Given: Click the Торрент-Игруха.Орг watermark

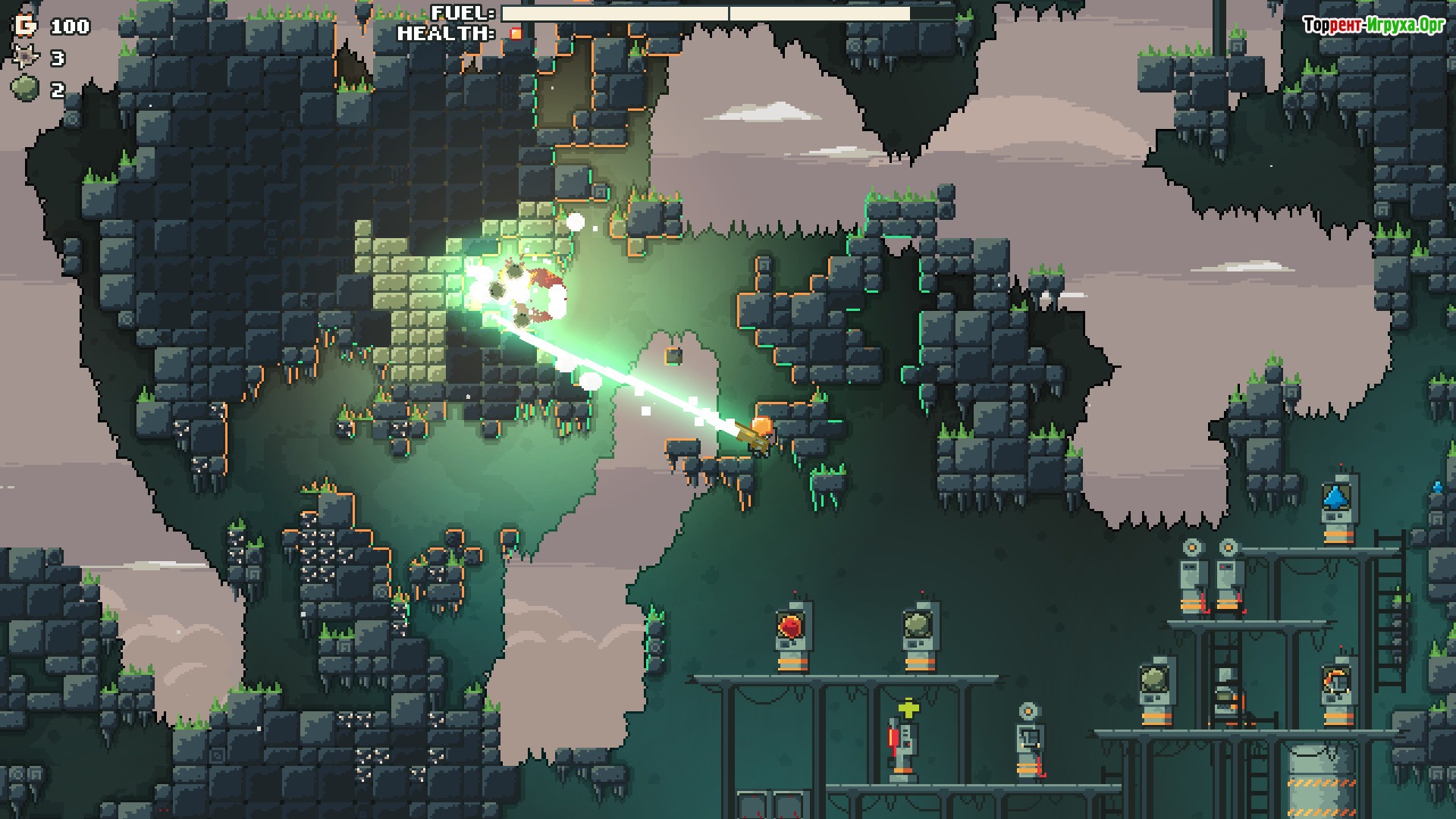Looking at the screenshot, I should tap(1373, 26).
